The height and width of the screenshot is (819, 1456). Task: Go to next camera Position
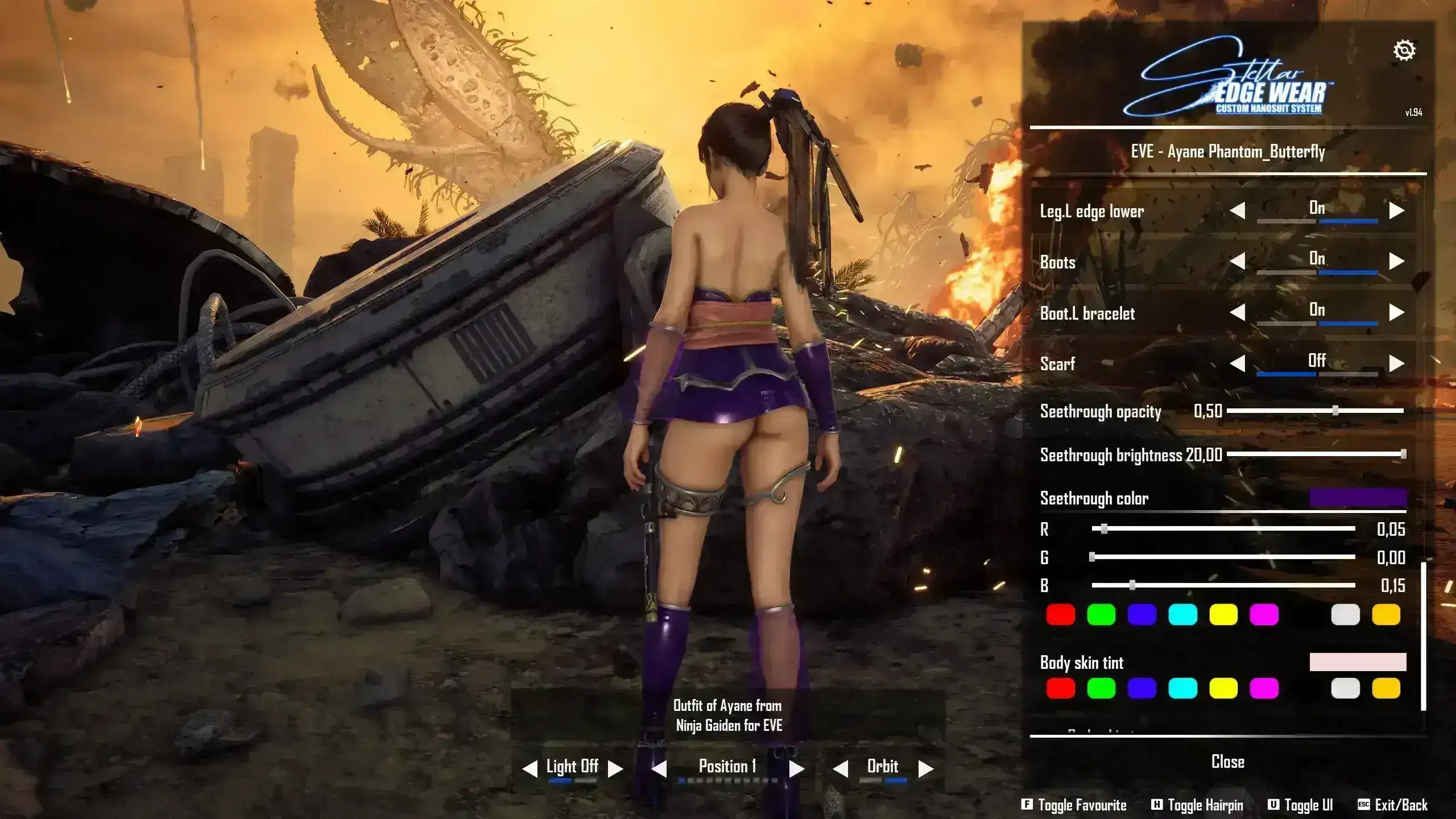coord(797,769)
